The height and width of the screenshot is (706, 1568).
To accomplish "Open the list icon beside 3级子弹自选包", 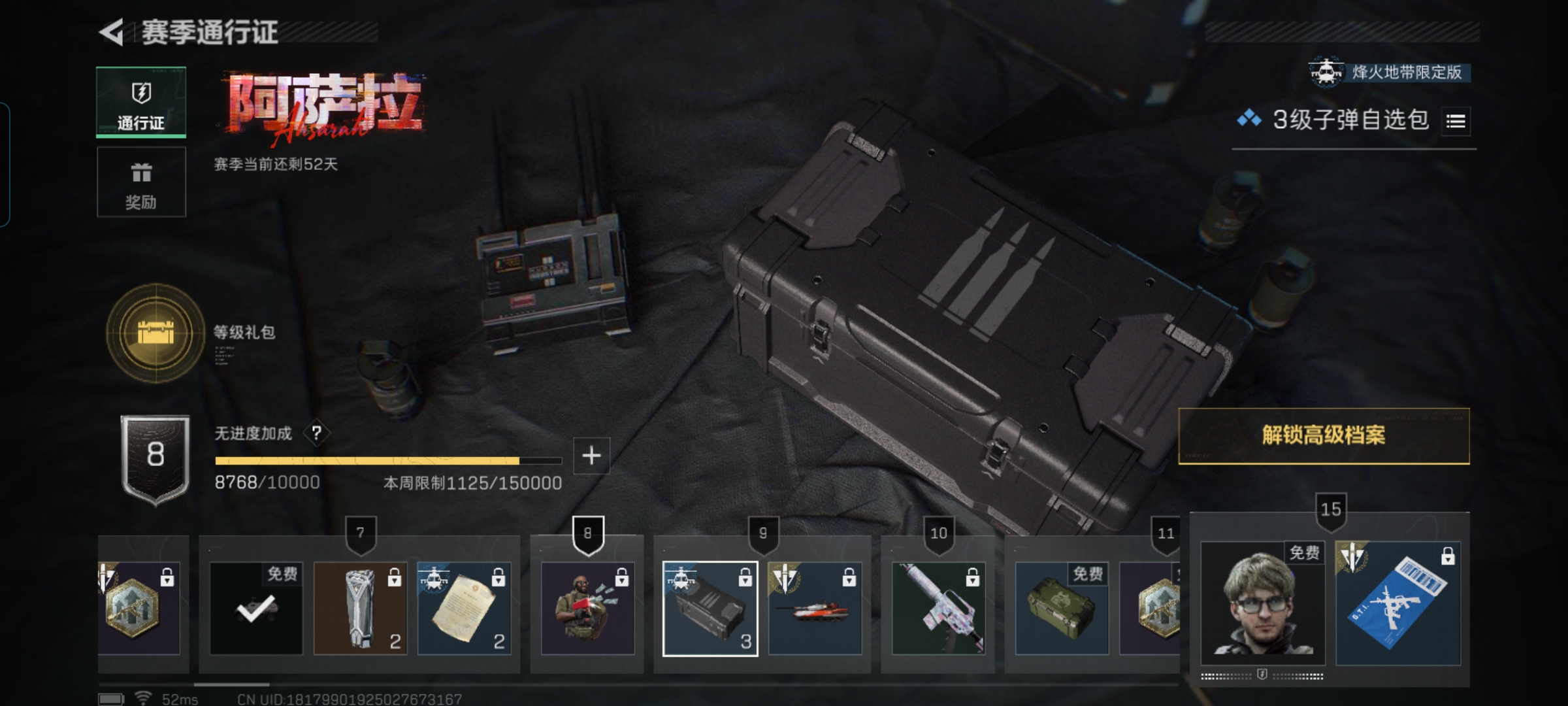I will [x=1456, y=122].
